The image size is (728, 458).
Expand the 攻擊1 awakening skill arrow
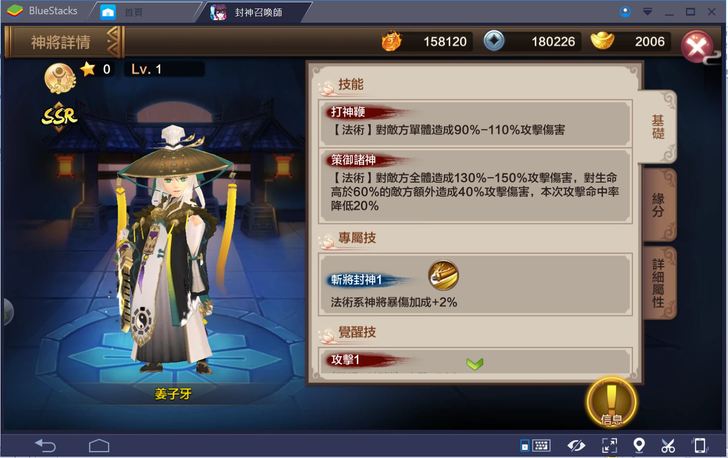[475, 362]
